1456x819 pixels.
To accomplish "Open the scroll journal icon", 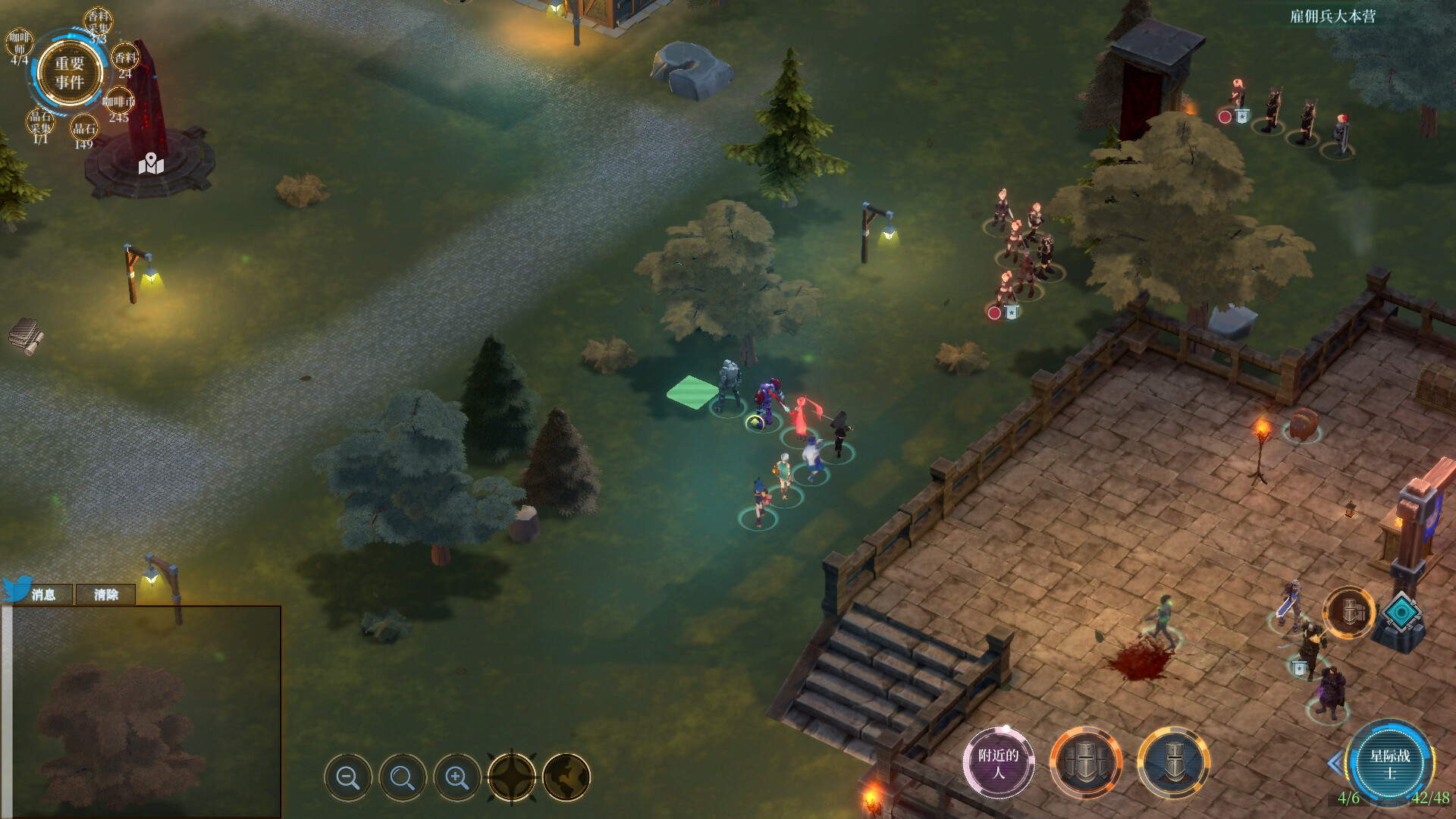I will [26, 336].
